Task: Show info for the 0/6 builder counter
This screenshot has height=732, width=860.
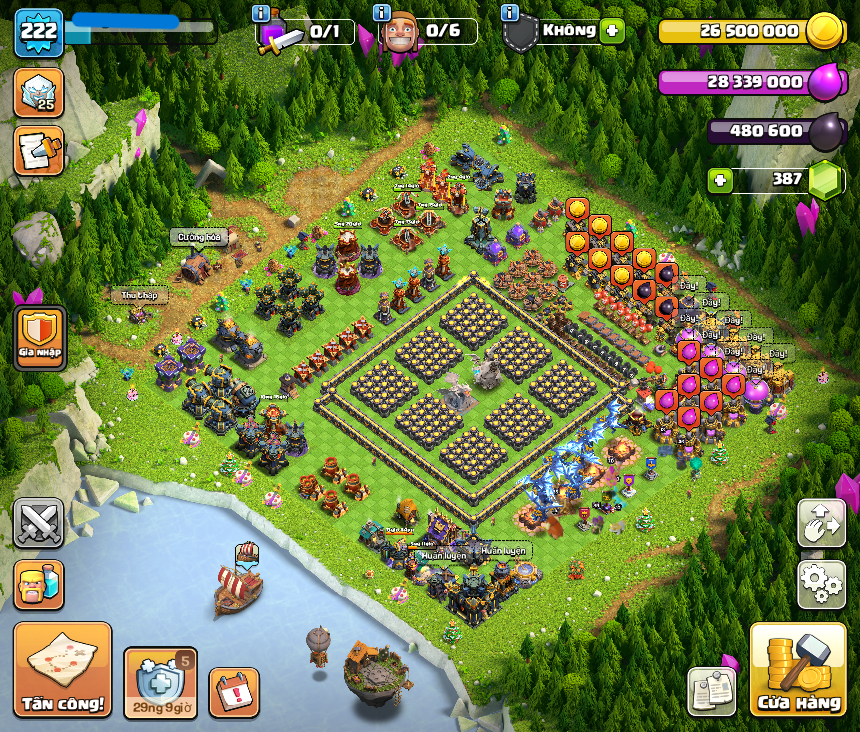Action: tap(381, 13)
